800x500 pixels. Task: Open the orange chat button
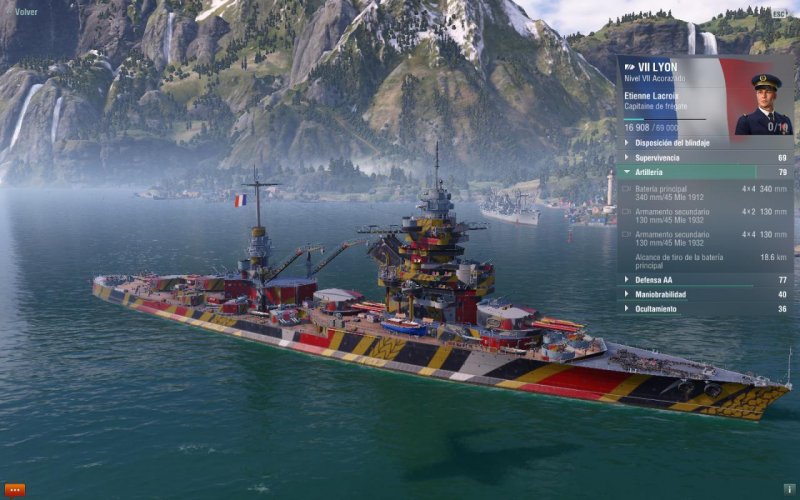(15, 489)
